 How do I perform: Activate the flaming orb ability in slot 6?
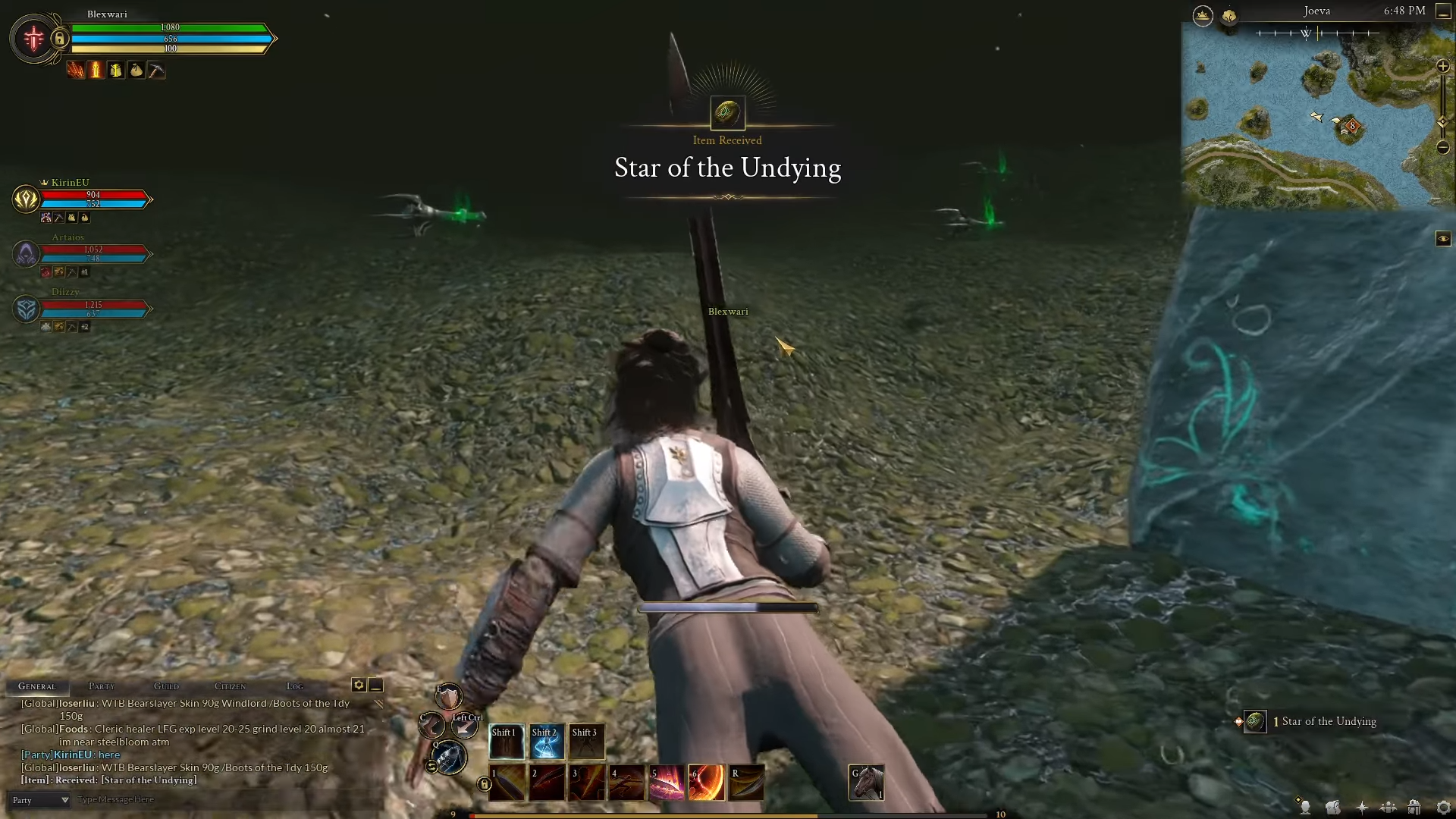tap(706, 783)
